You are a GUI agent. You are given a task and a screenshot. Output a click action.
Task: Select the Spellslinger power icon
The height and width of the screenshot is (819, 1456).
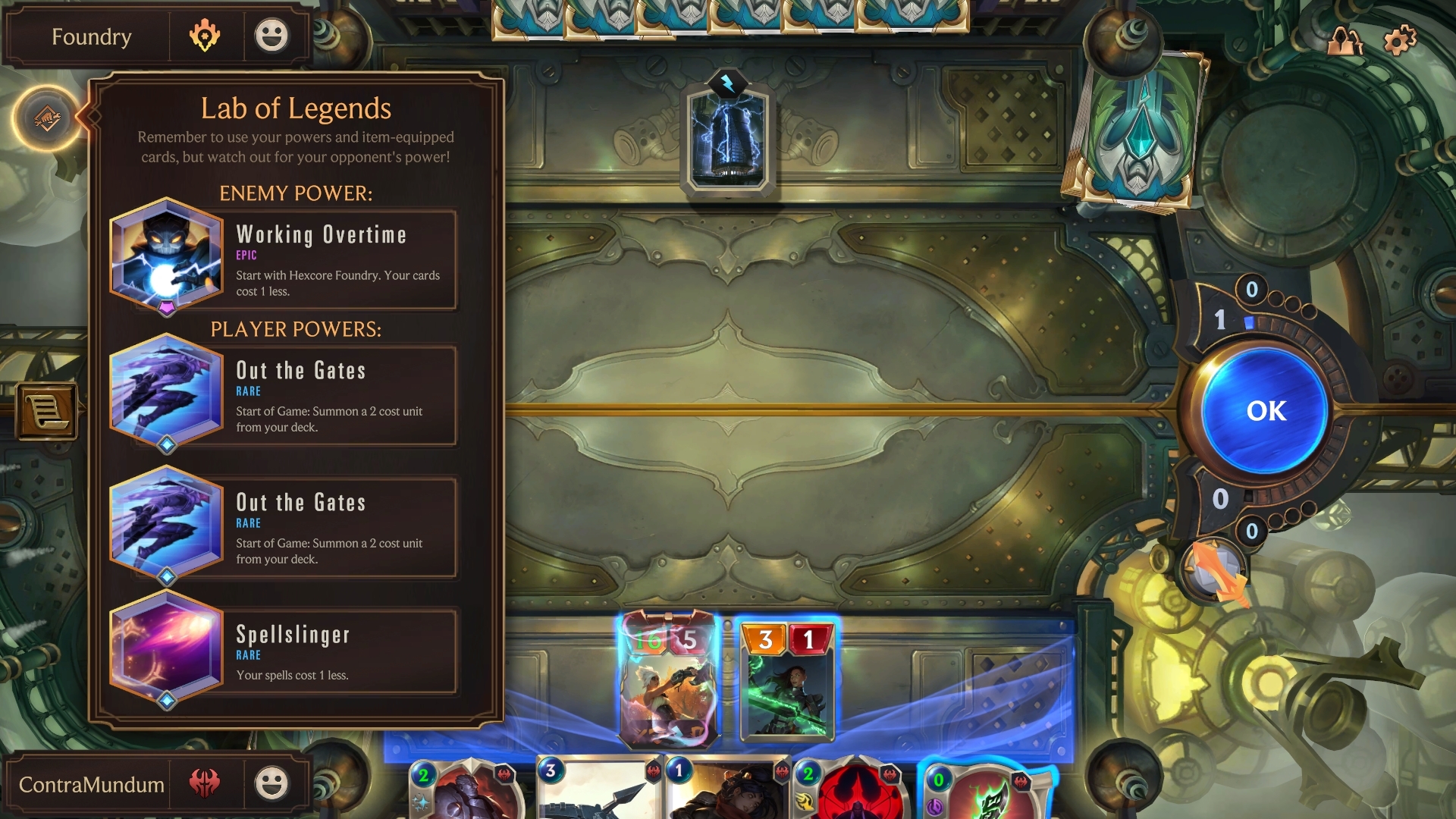point(166,652)
